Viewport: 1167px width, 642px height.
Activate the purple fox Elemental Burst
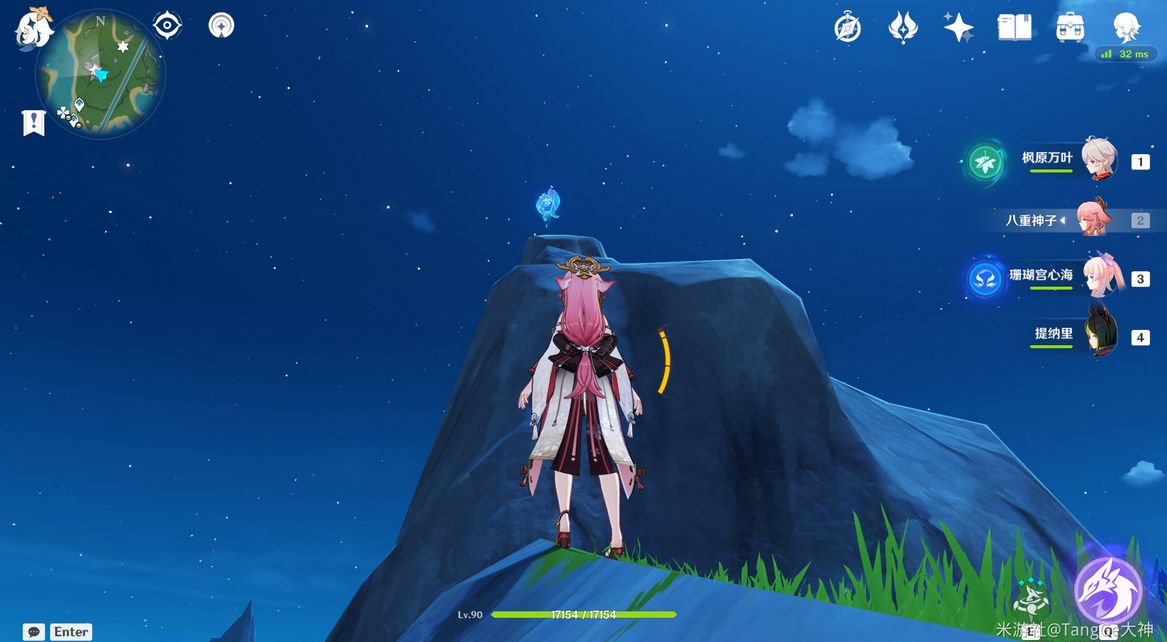pyautogui.click(x=1108, y=590)
